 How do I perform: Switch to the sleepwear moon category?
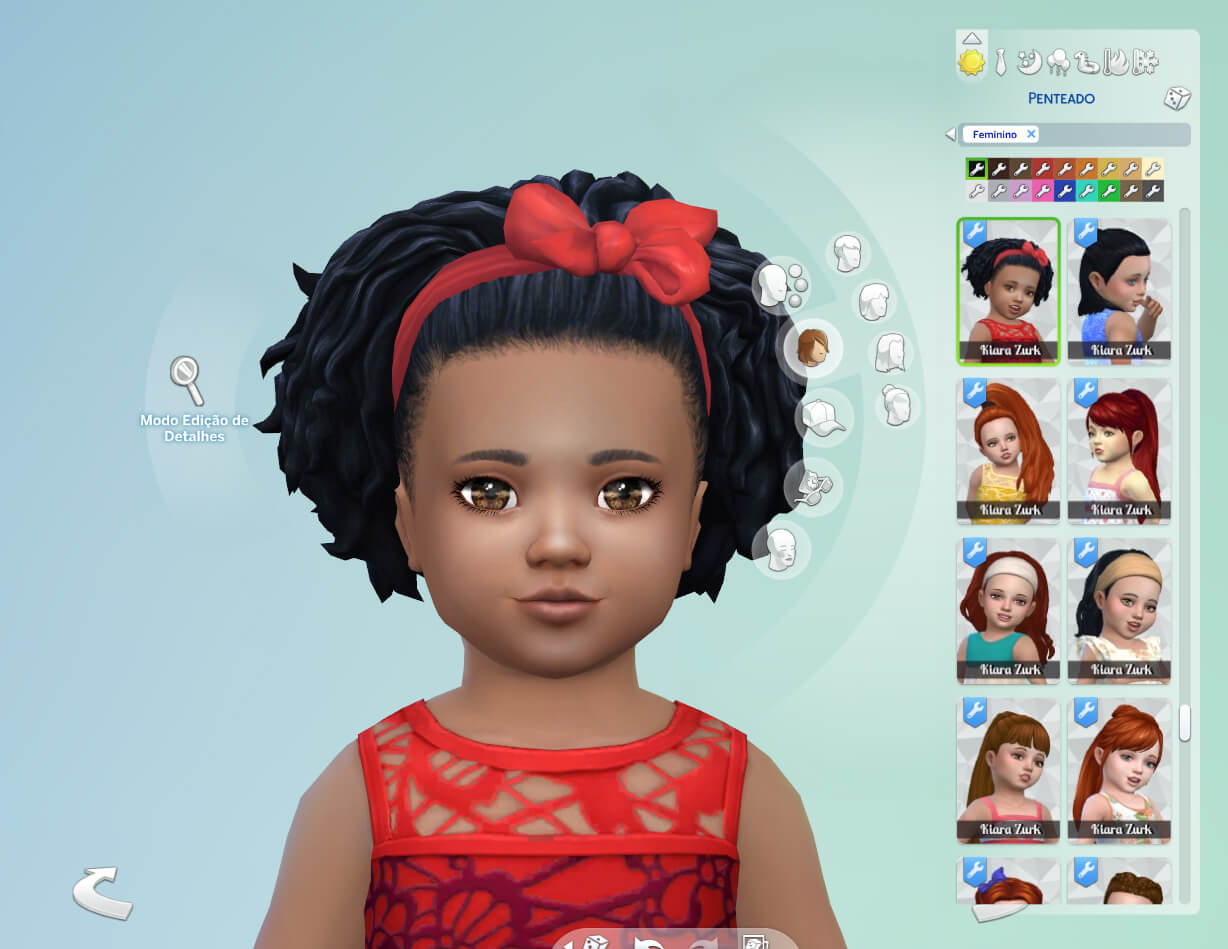1028,63
